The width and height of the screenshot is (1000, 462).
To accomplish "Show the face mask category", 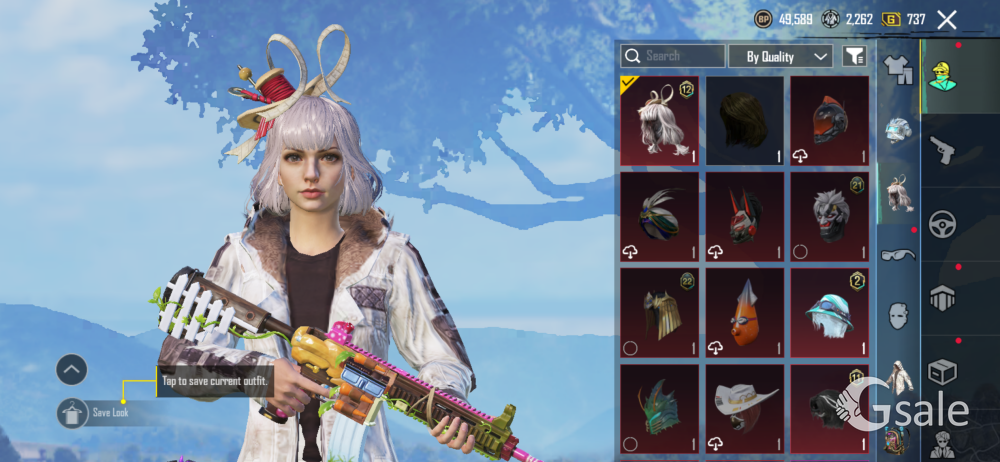I will tap(899, 315).
